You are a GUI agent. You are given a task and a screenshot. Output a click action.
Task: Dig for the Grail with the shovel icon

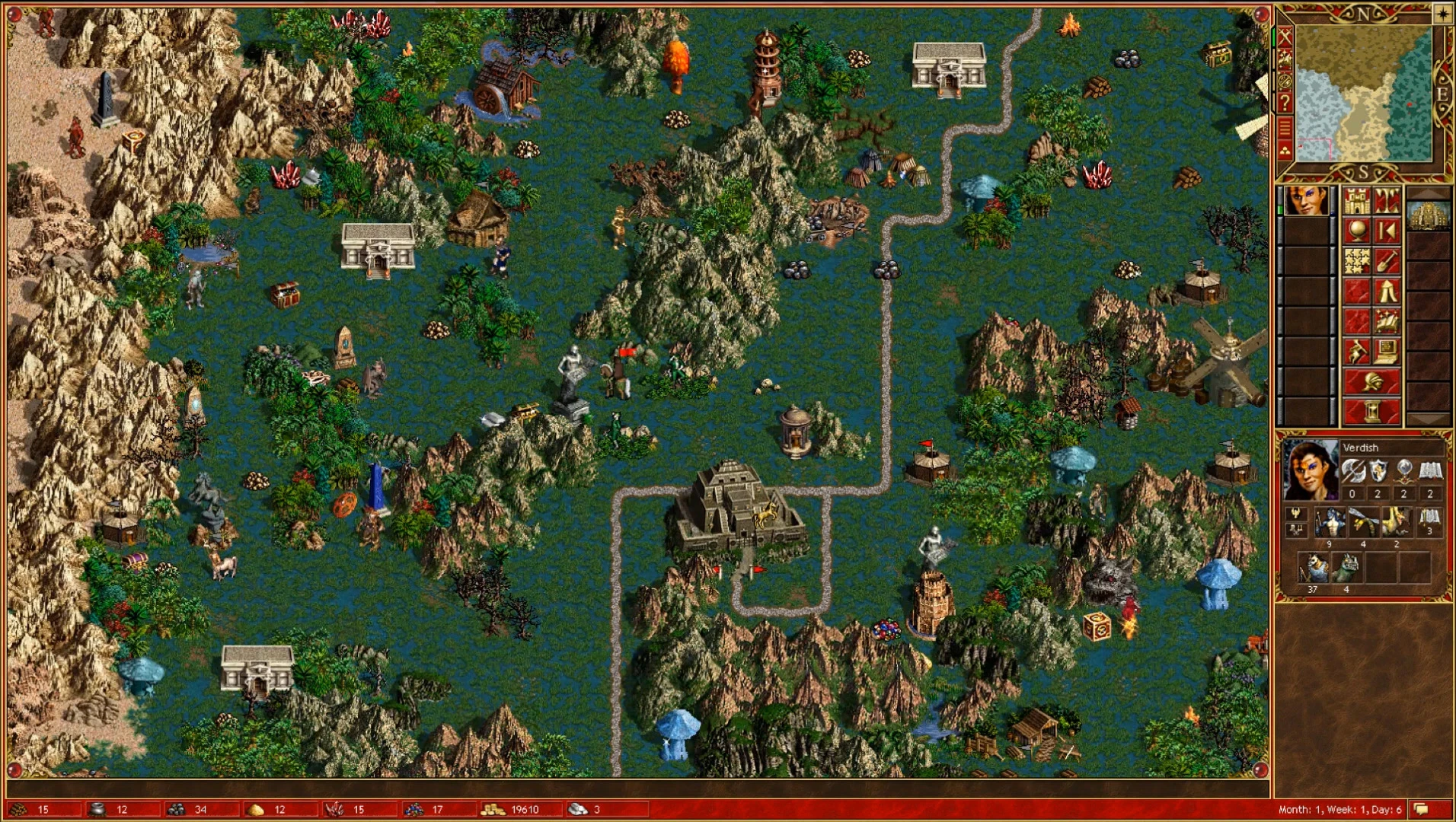[1387, 260]
